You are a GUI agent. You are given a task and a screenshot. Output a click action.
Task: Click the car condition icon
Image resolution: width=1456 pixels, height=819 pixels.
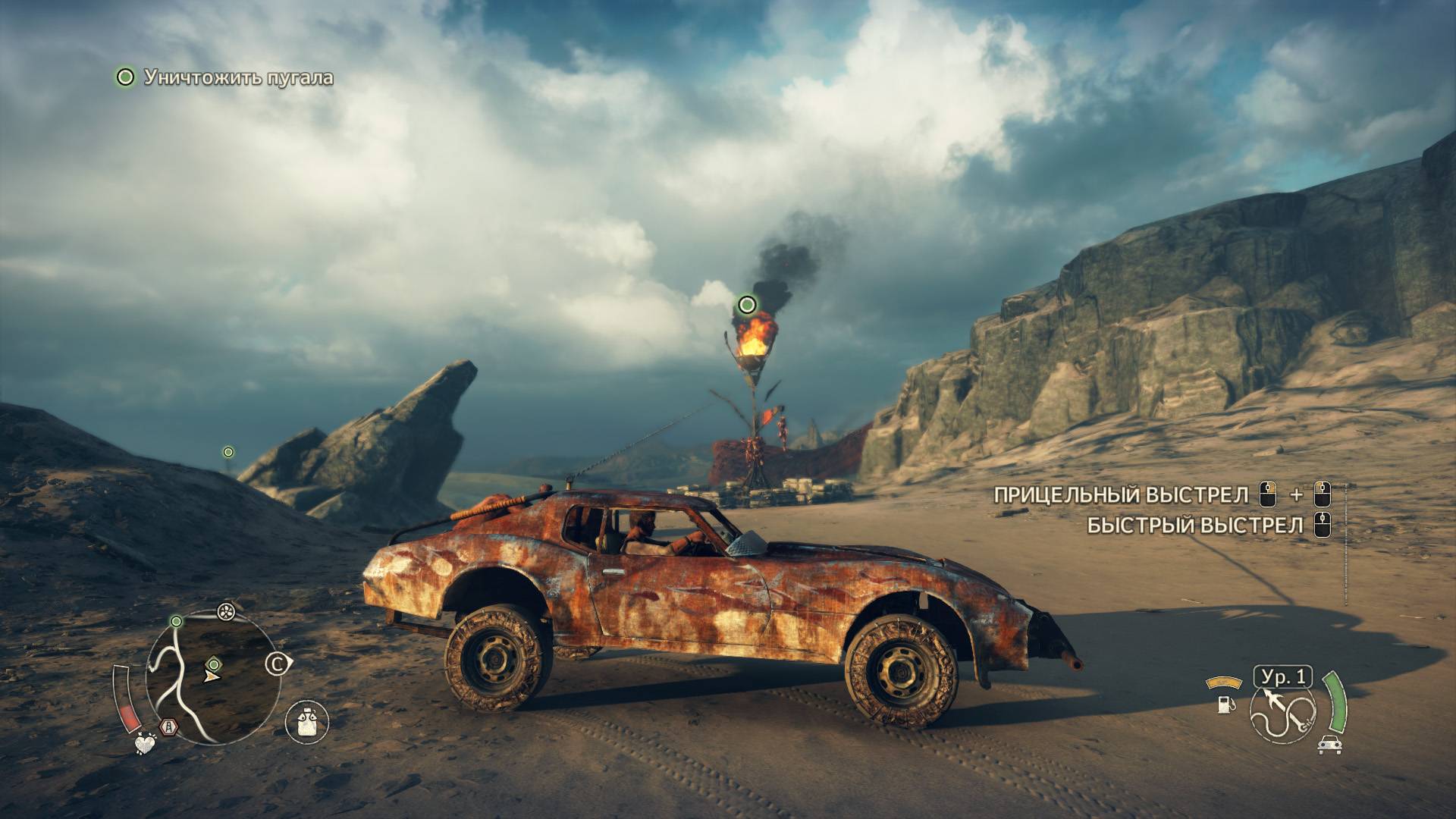coord(1329,745)
